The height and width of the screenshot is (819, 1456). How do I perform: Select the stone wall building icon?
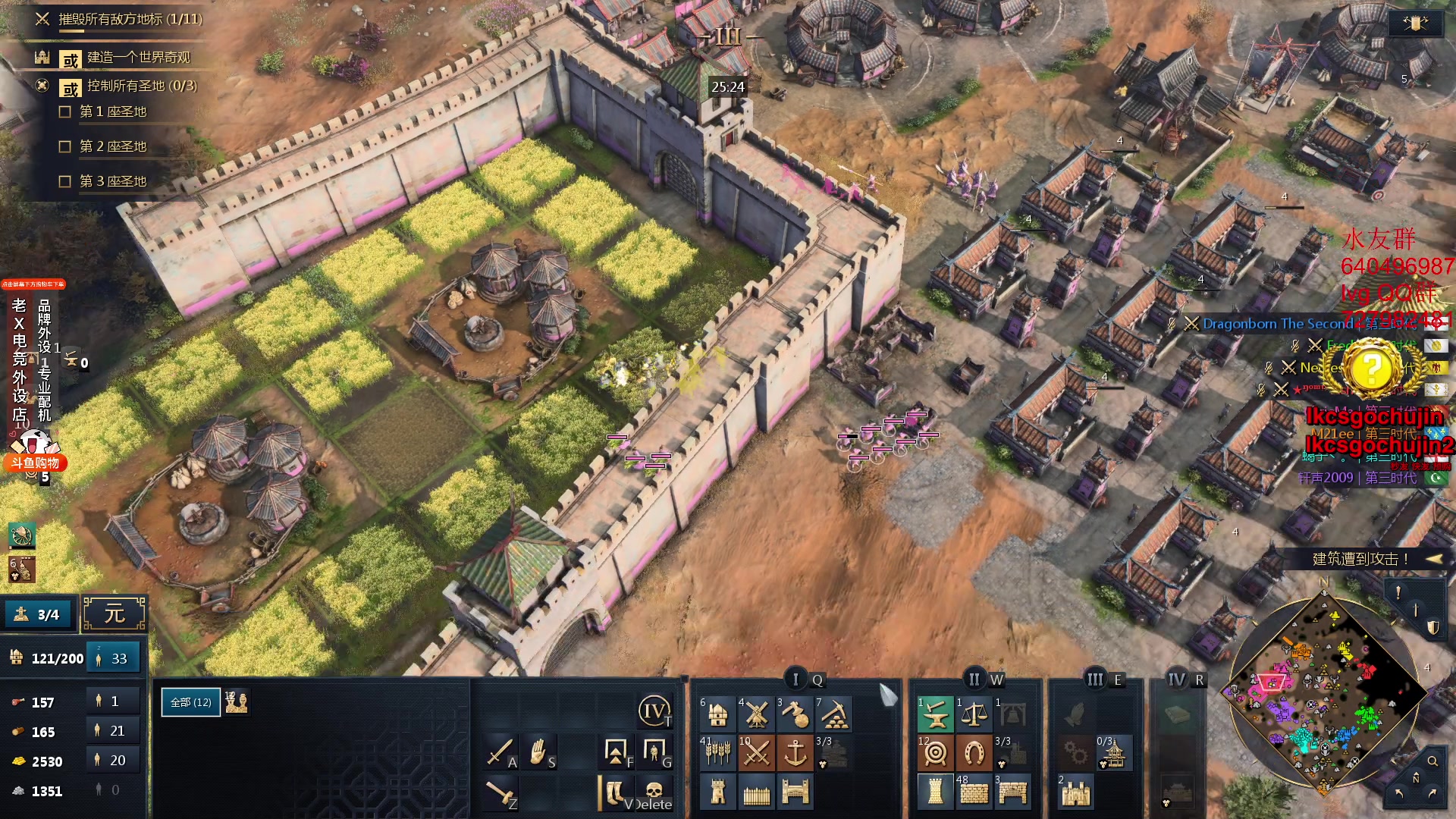pos(974,792)
